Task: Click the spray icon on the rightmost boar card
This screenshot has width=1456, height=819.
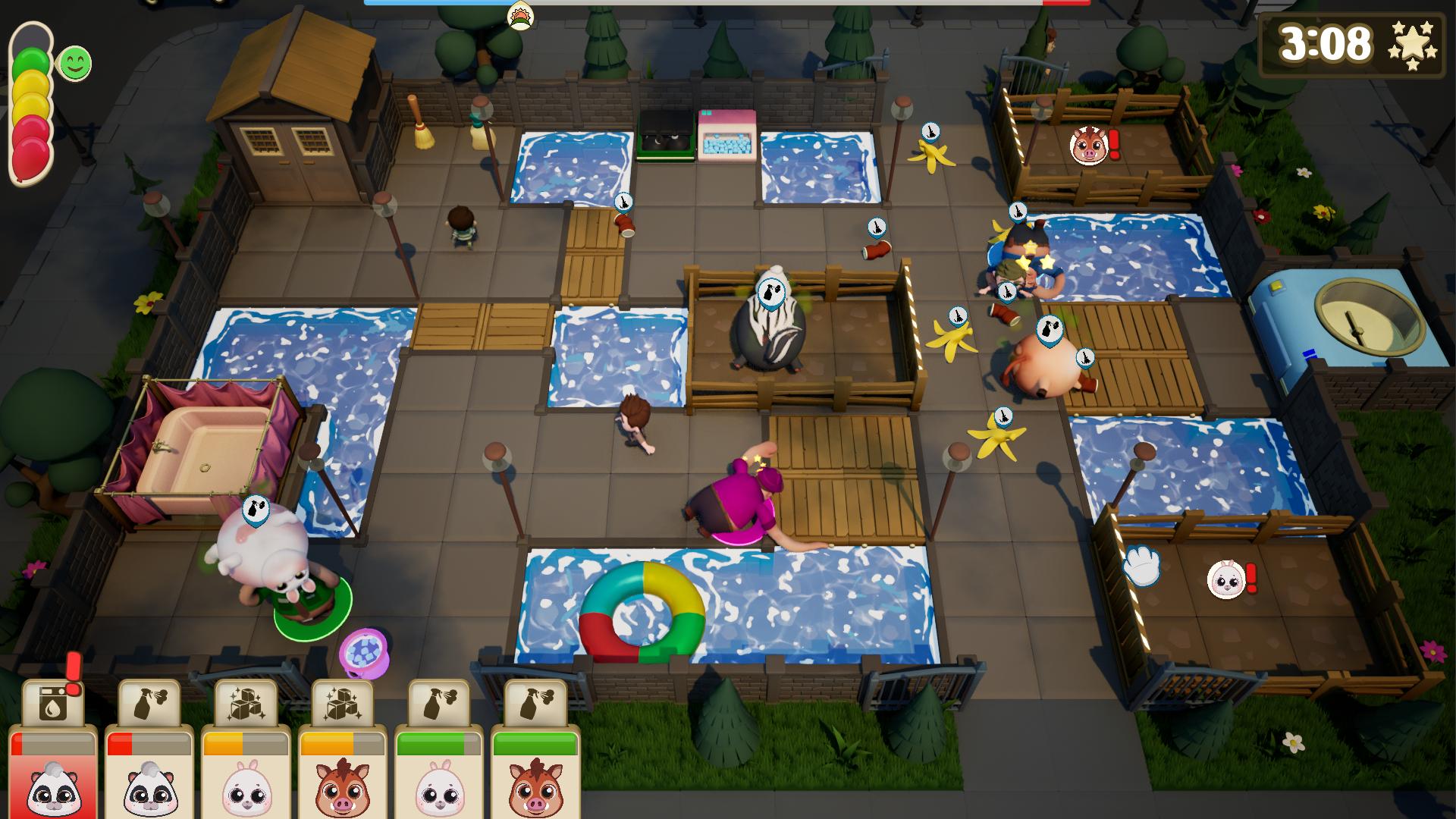Action: tap(535, 702)
